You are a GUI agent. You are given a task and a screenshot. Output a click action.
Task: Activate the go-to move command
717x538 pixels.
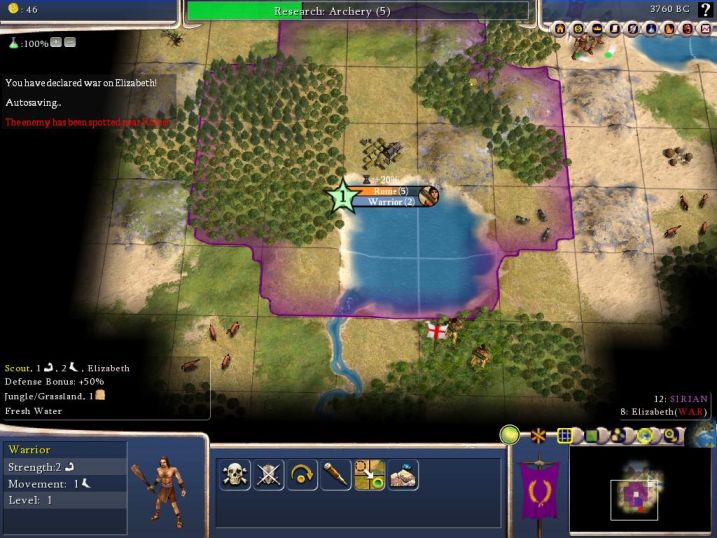pyautogui.click(x=369, y=475)
